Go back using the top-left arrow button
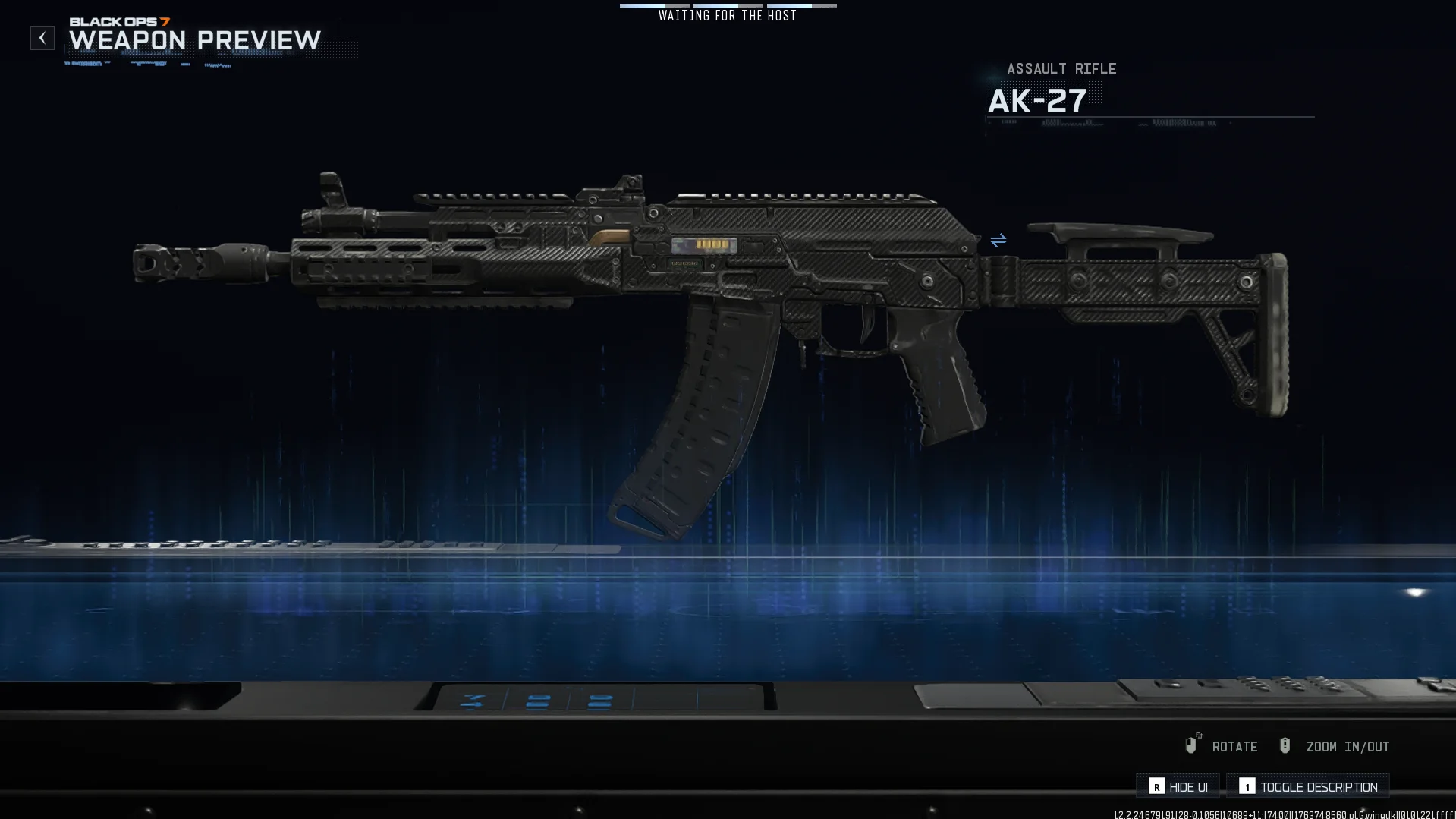 [x=42, y=38]
